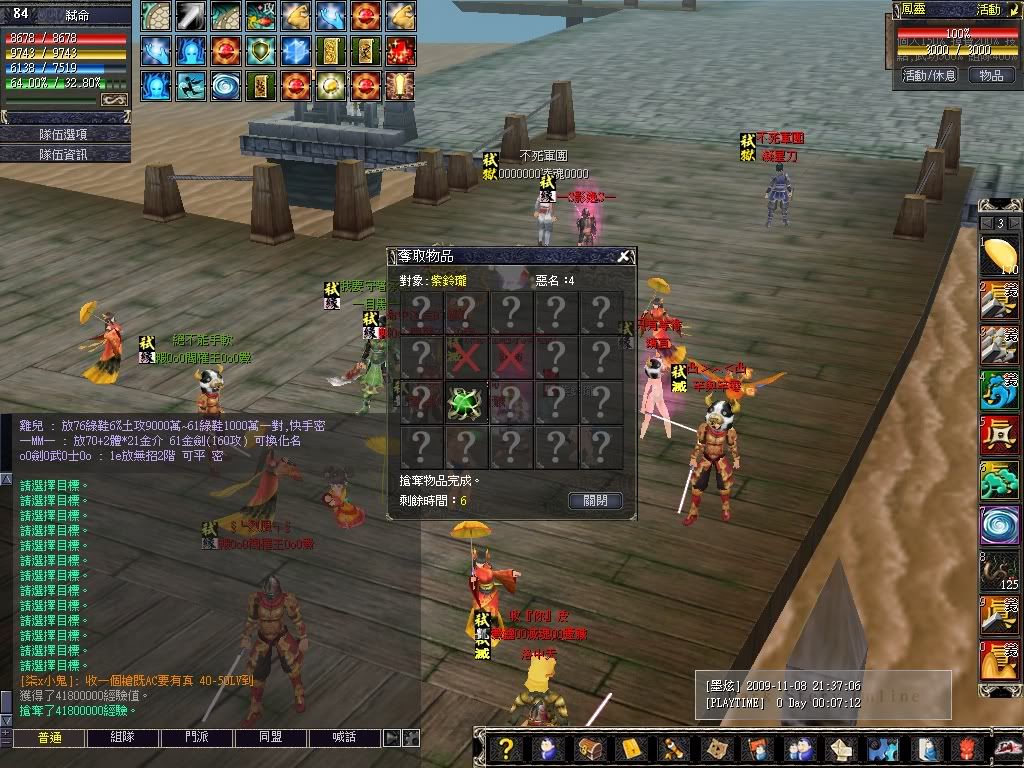Select the green item in loot grid
Viewport: 1024px width, 768px height.
point(466,403)
